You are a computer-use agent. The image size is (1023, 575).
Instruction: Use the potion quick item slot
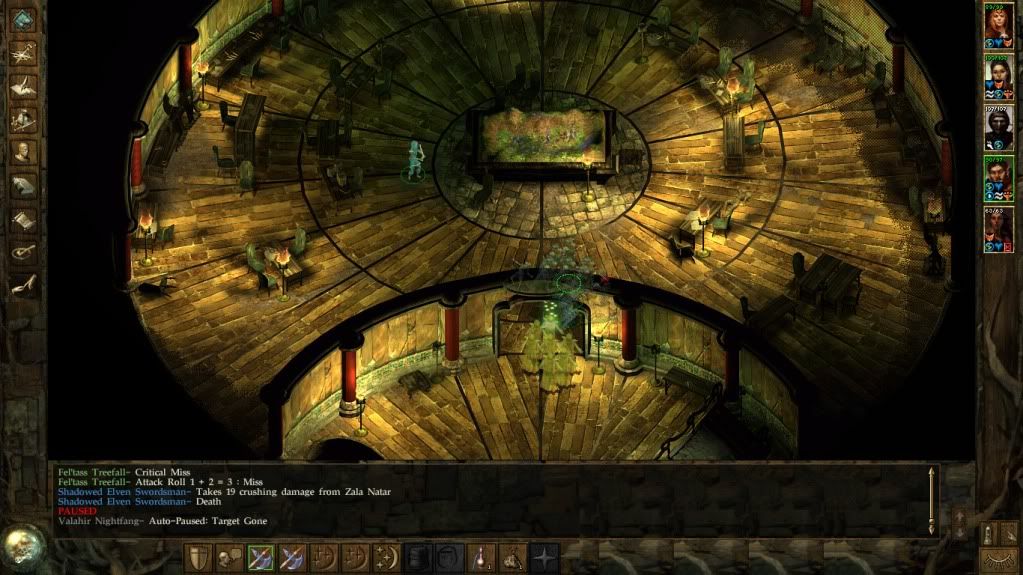pyautogui.click(x=482, y=558)
